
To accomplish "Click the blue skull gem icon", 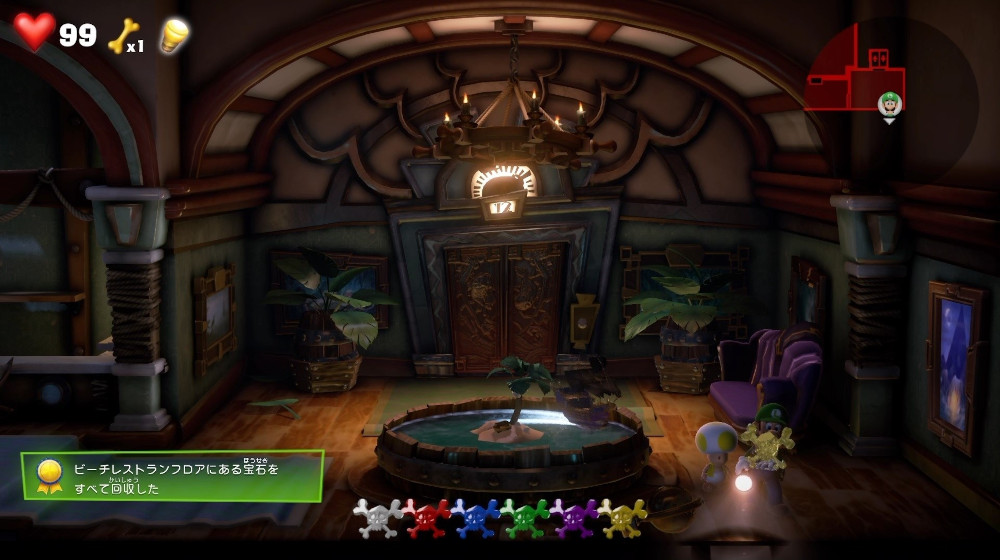I will 476,518.
